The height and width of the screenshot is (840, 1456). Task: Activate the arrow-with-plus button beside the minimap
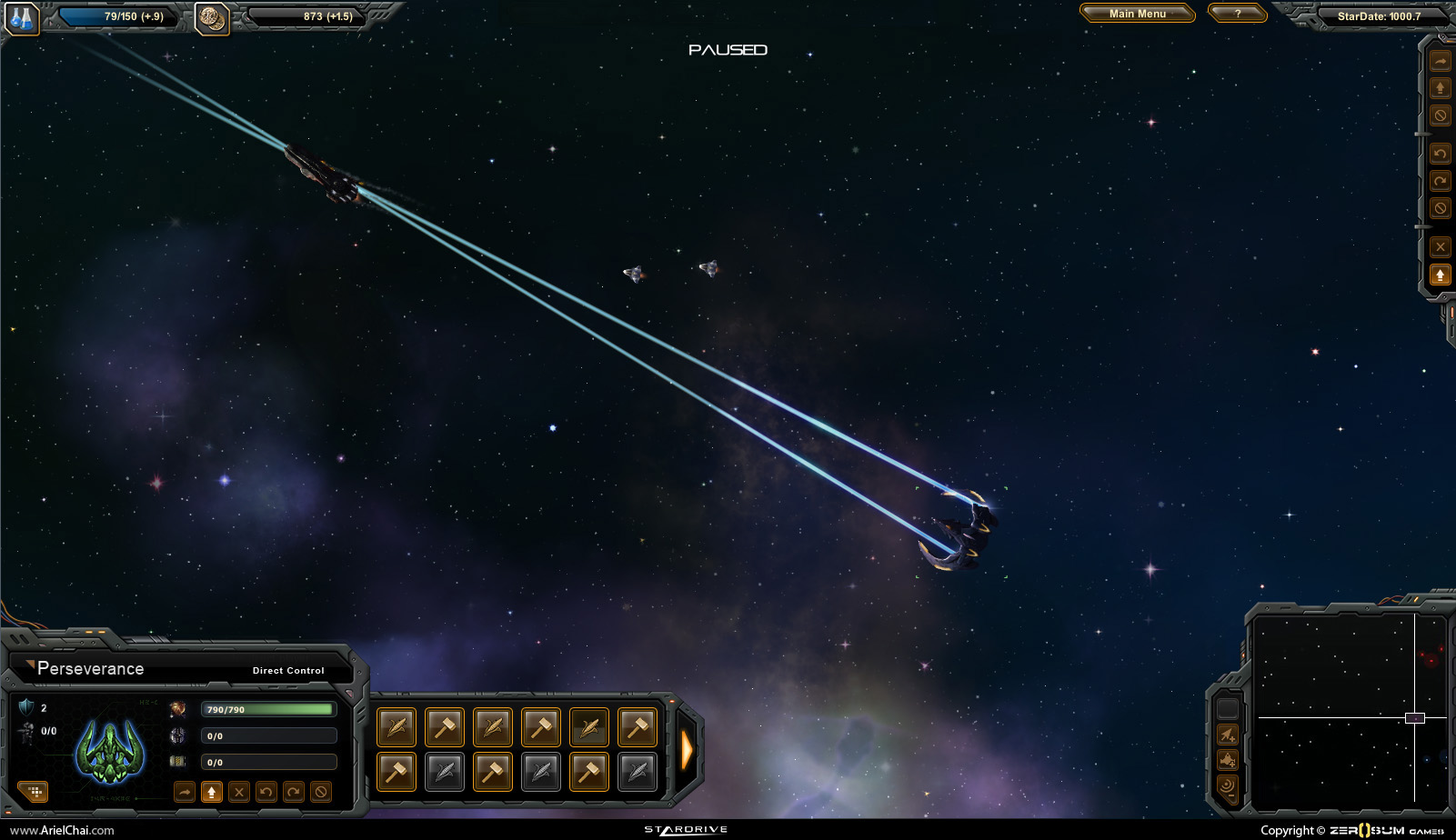click(x=1228, y=735)
